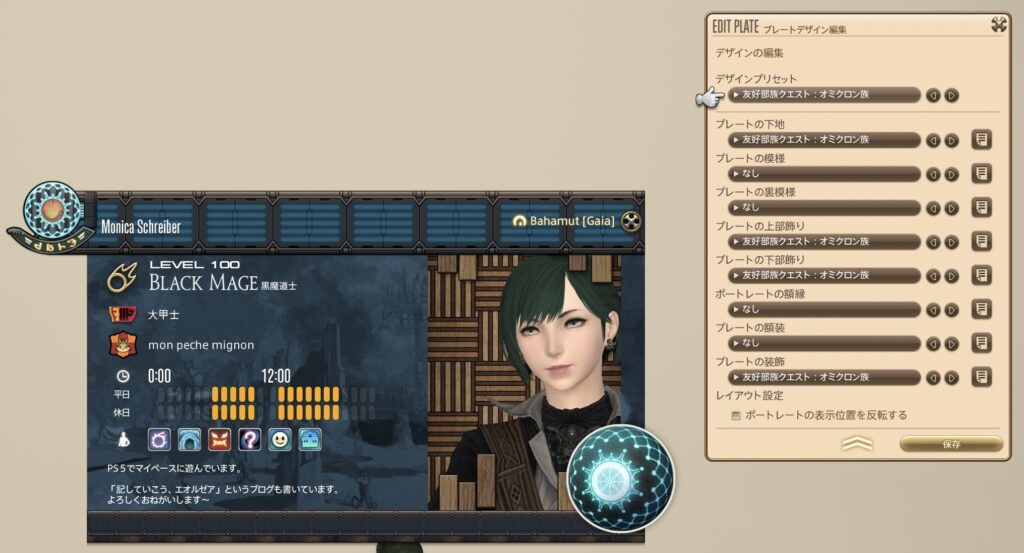Close the Edit Plate window
The image size is (1024, 553).
click(x=997, y=26)
